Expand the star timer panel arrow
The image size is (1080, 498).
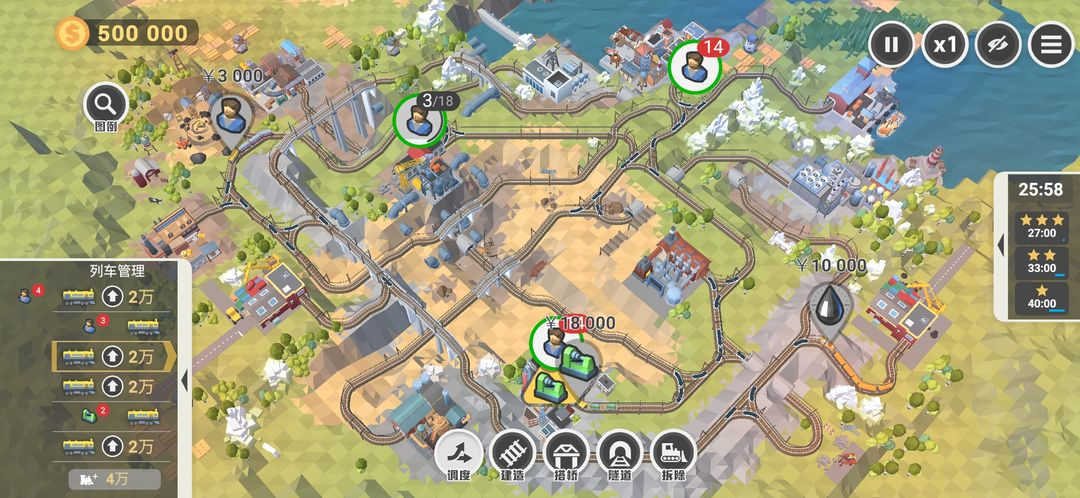click(1001, 245)
